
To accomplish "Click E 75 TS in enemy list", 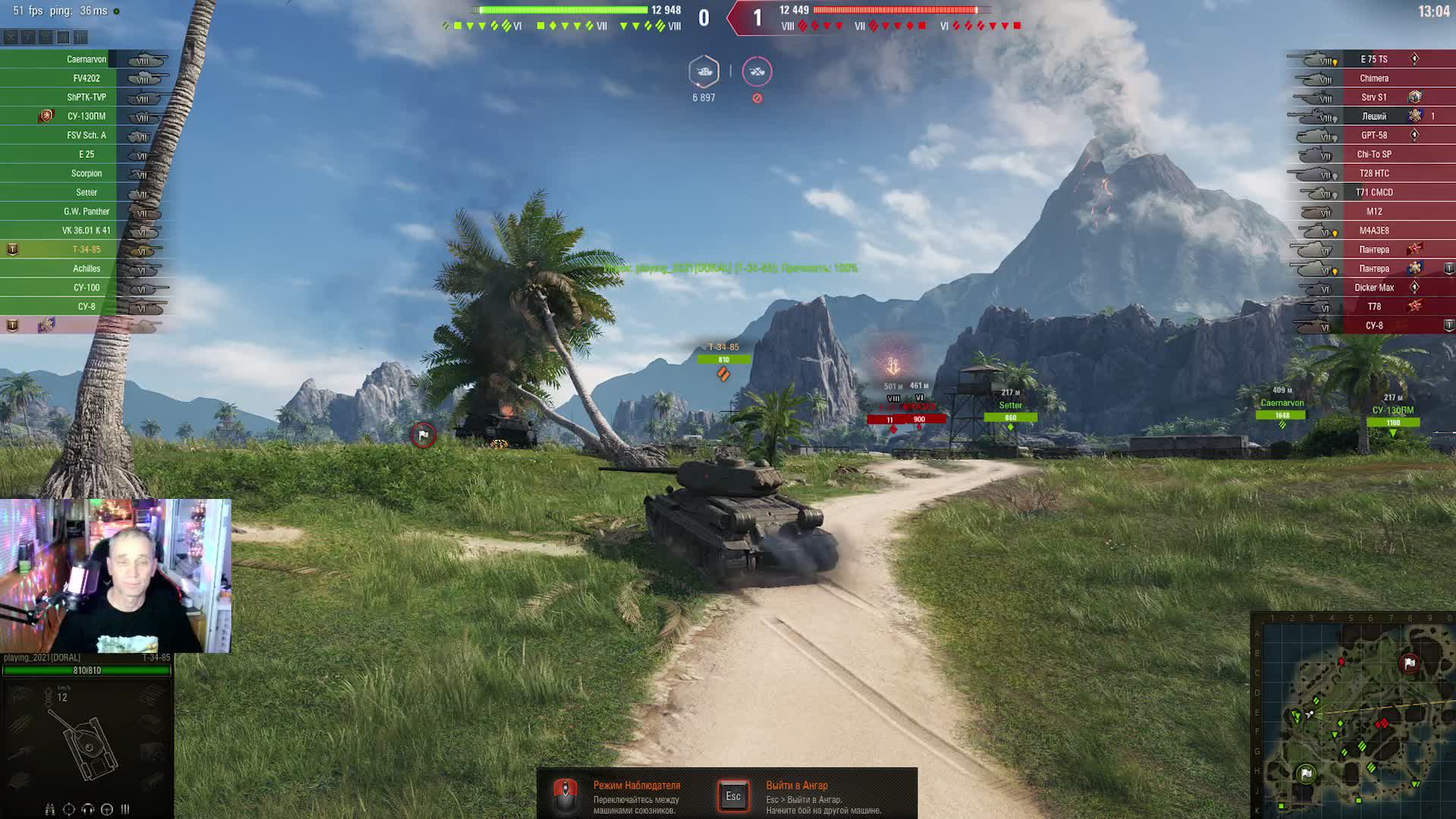I will coord(1373,59).
